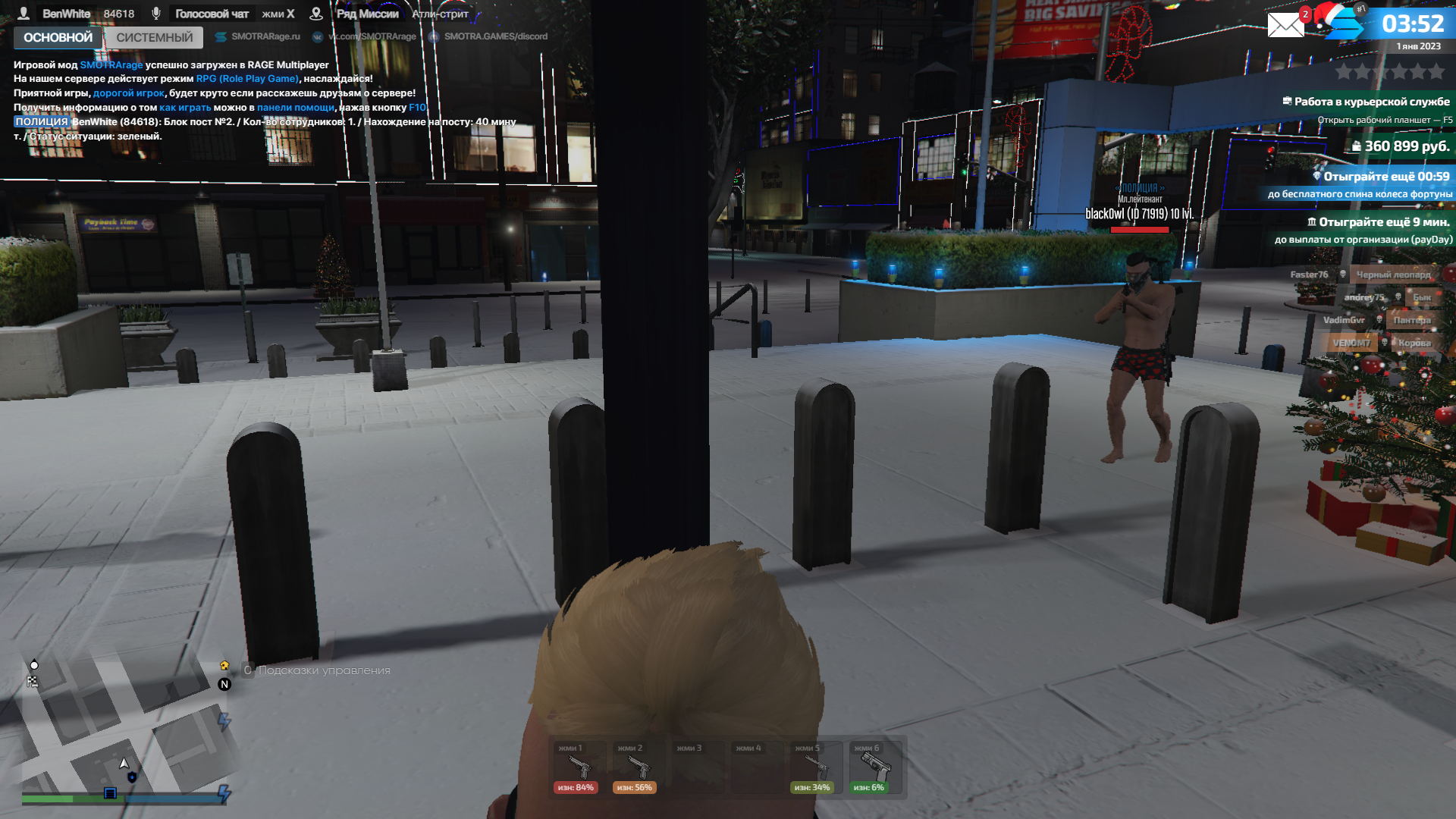Toggle the voice chat microphone icon
This screenshot has width=1456, height=819.
click(x=156, y=14)
